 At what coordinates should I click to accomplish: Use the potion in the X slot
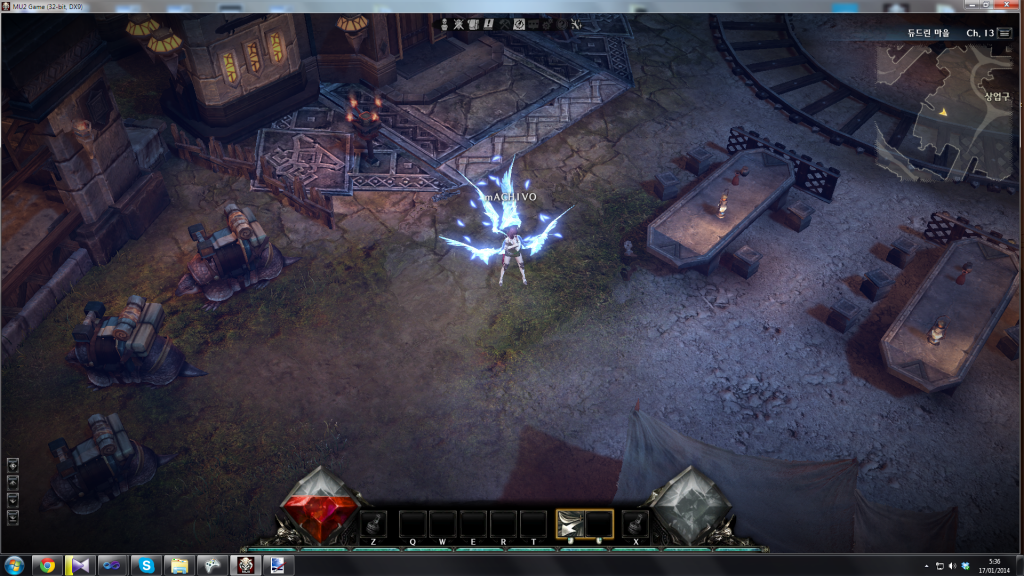(635, 523)
